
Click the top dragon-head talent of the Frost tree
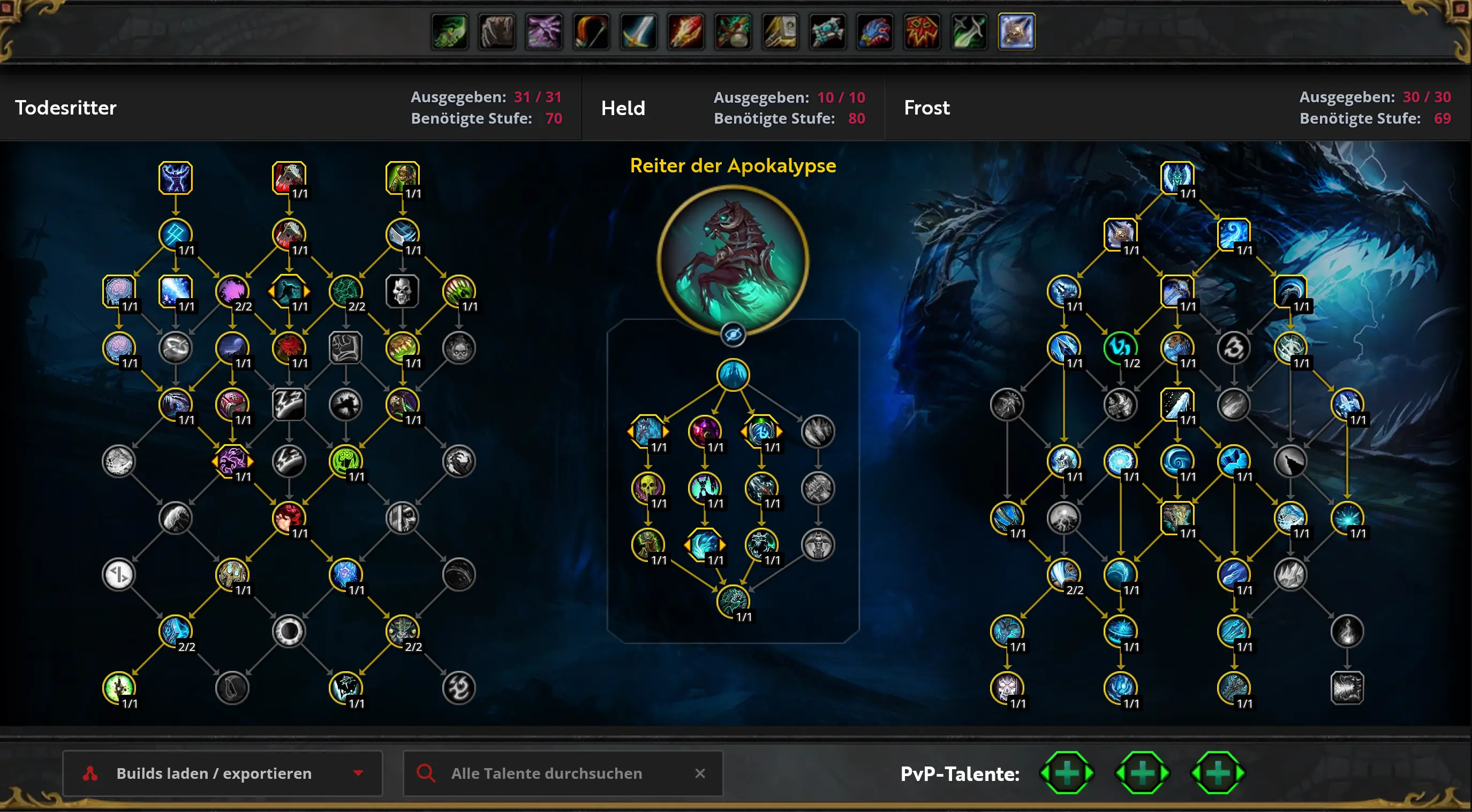1176,178
